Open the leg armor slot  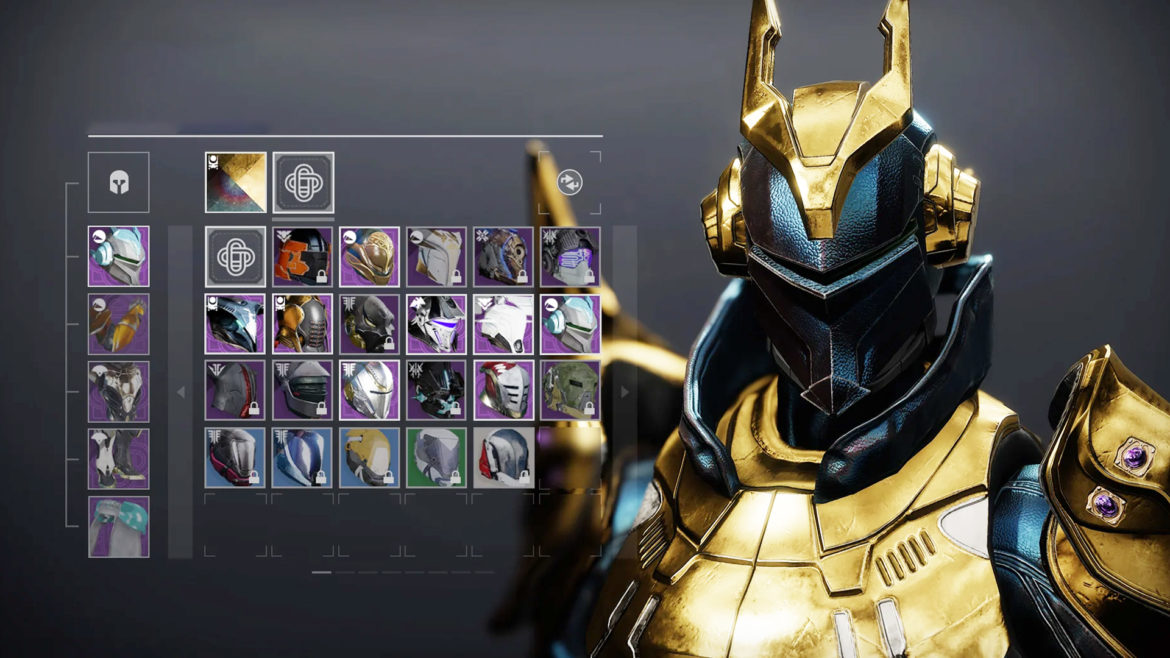coord(118,459)
